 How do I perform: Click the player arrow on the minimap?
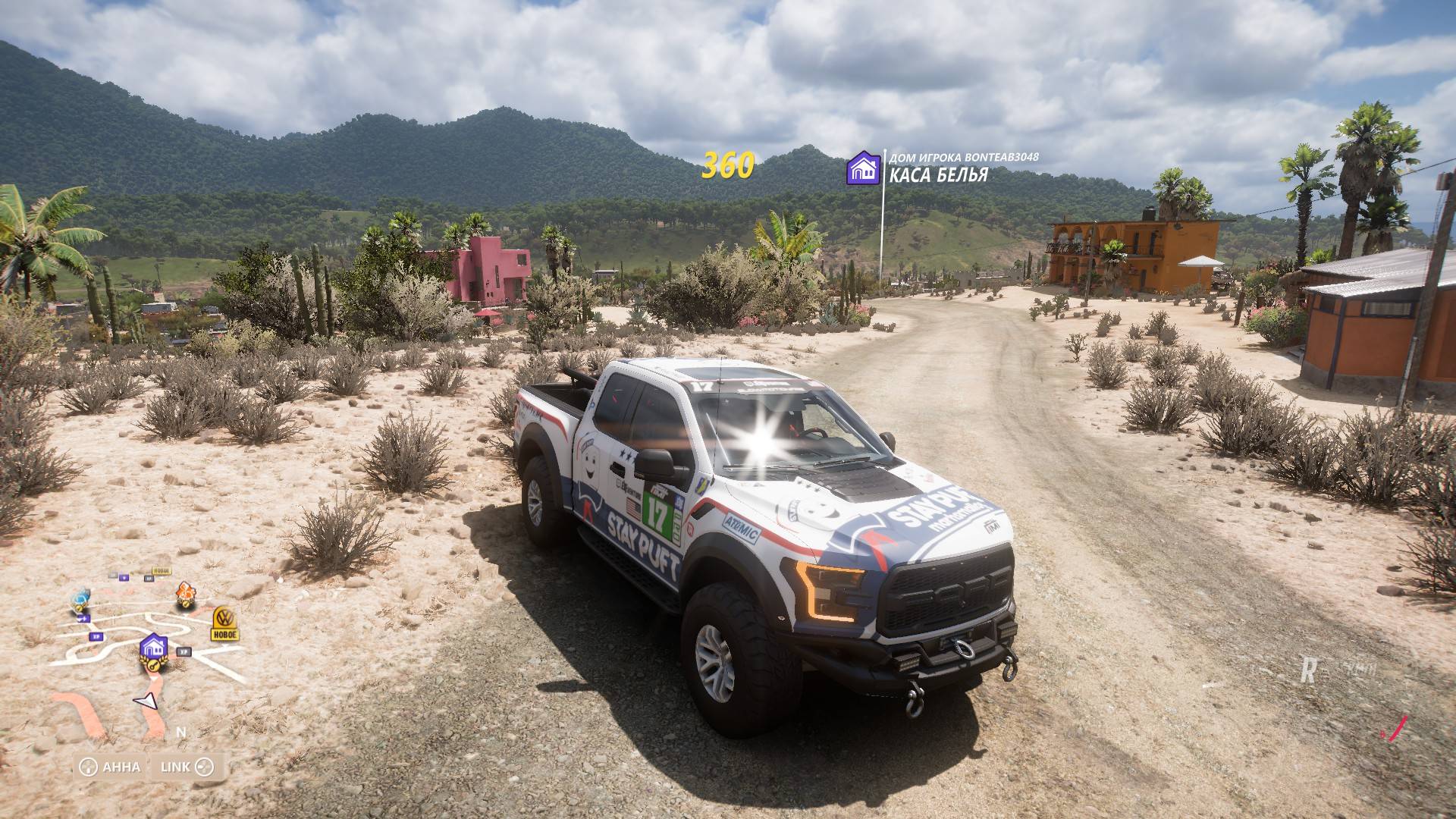pyautogui.click(x=145, y=702)
